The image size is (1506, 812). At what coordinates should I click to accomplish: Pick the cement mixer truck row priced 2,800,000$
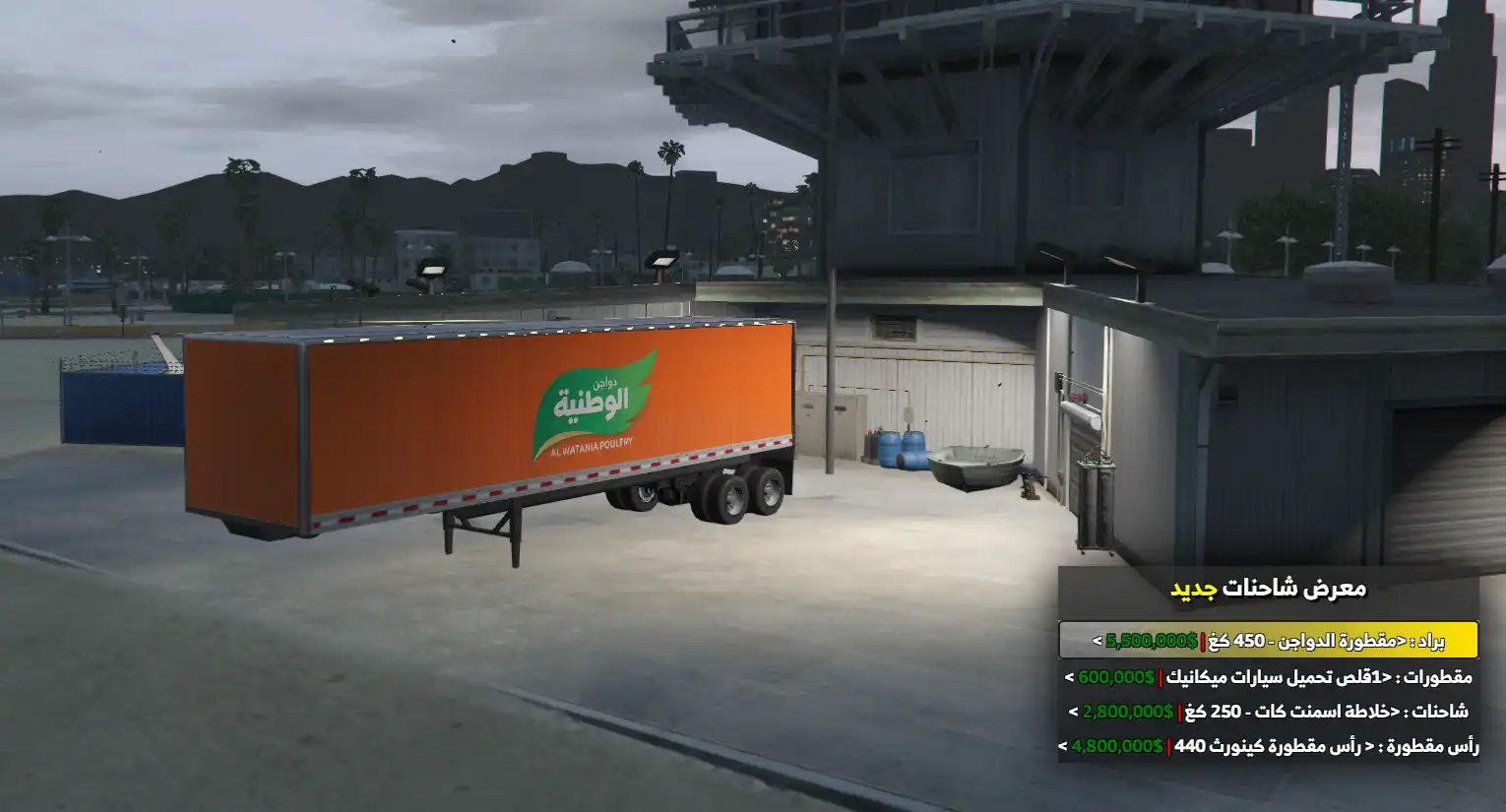pos(1268,712)
